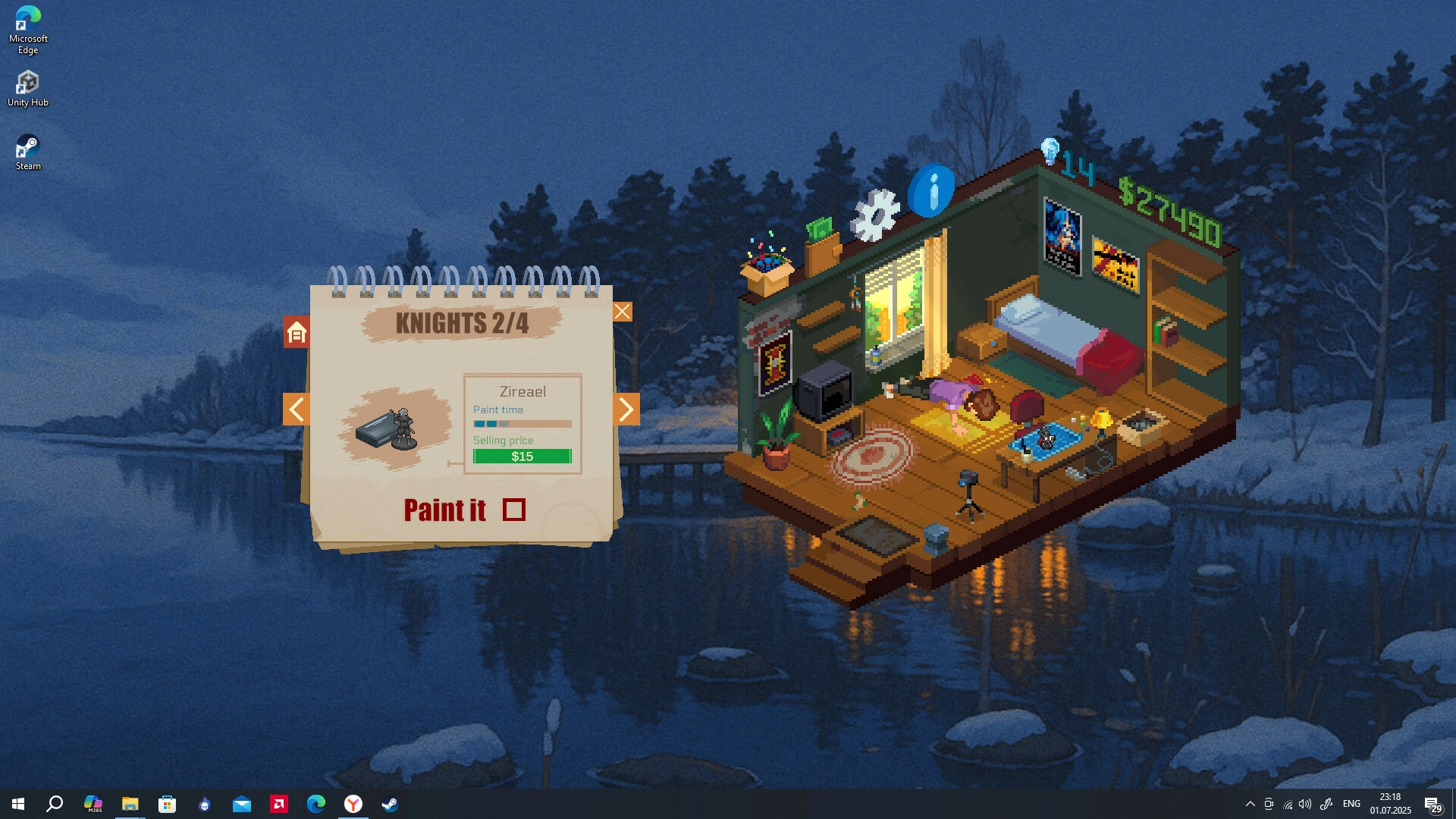Show the next knight miniature
Screen dimensions: 1456x819
coord(626,409)
